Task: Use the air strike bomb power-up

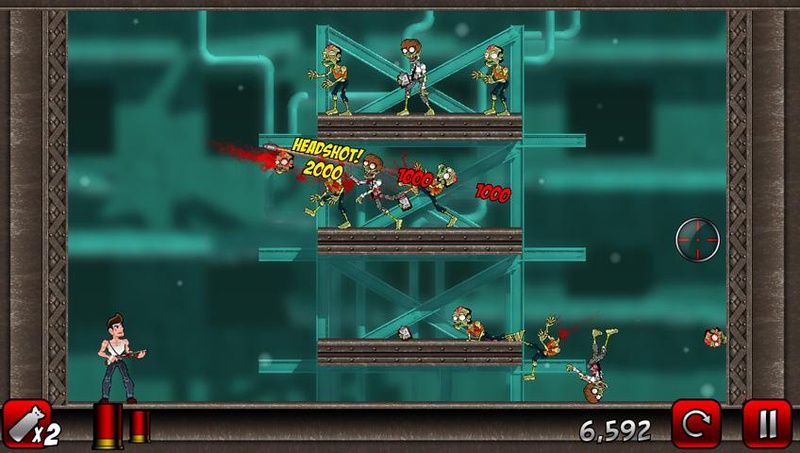Action: click(28, 425)
